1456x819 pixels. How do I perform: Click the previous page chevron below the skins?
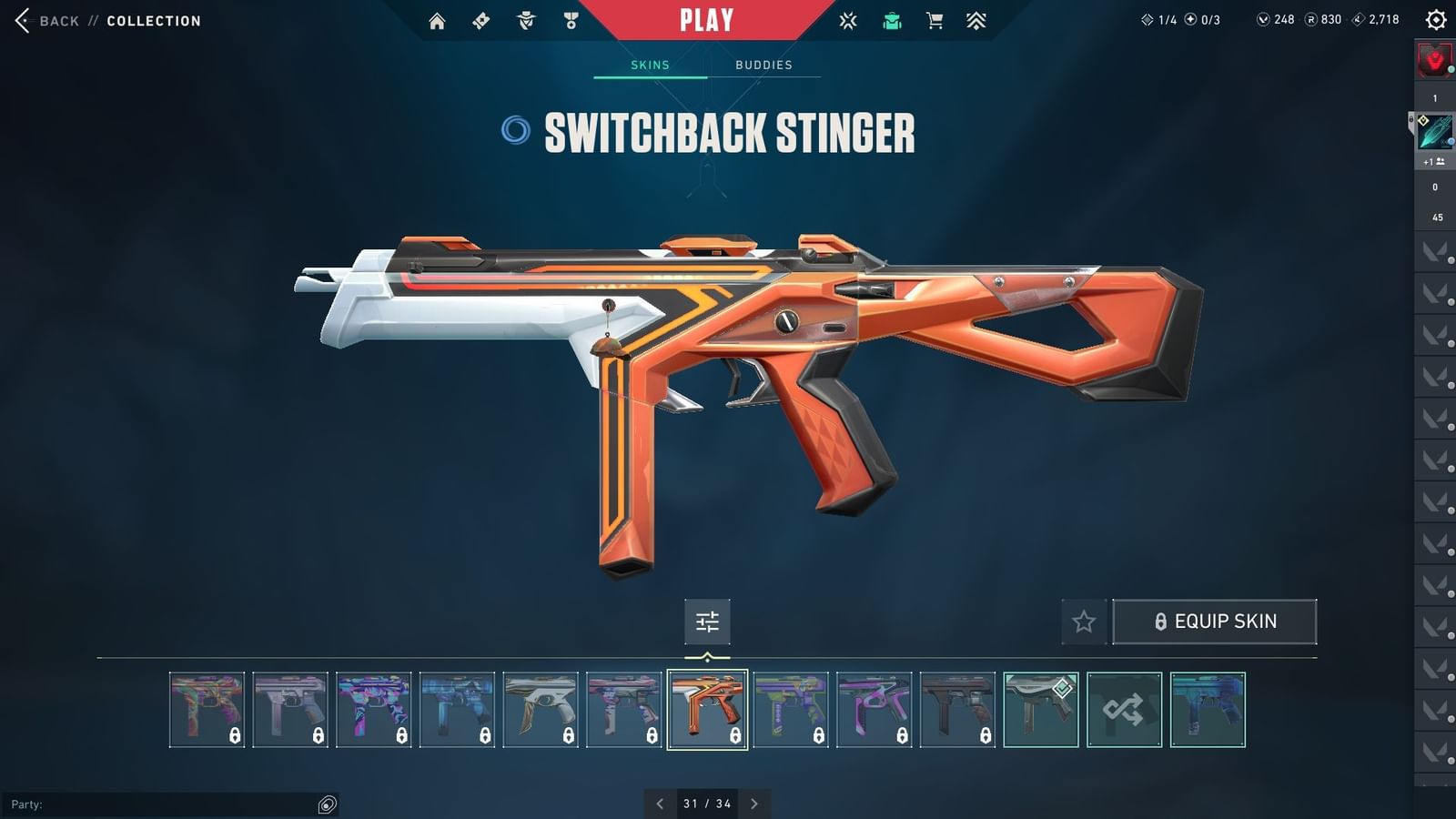(661, 804)
